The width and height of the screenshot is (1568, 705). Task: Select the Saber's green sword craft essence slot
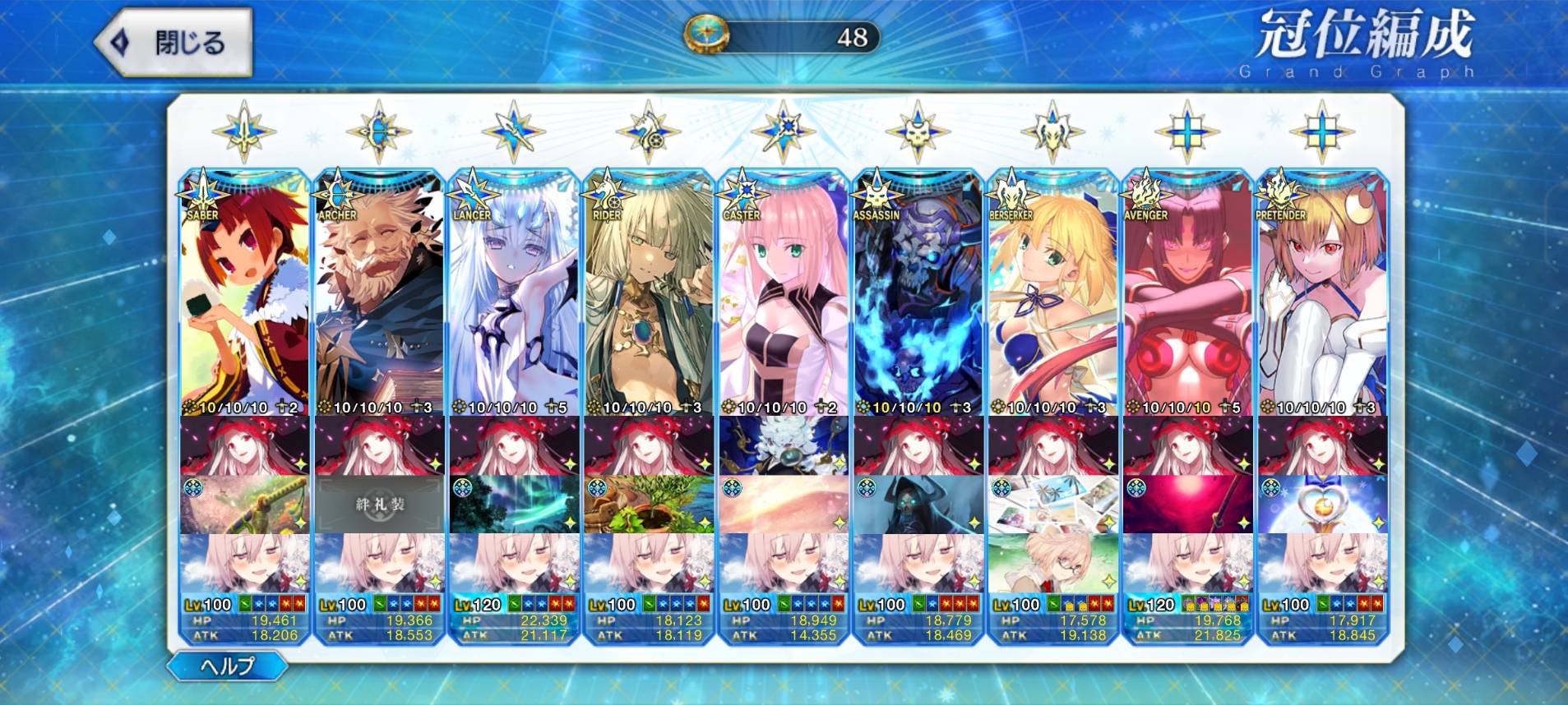tap(245, 504)
